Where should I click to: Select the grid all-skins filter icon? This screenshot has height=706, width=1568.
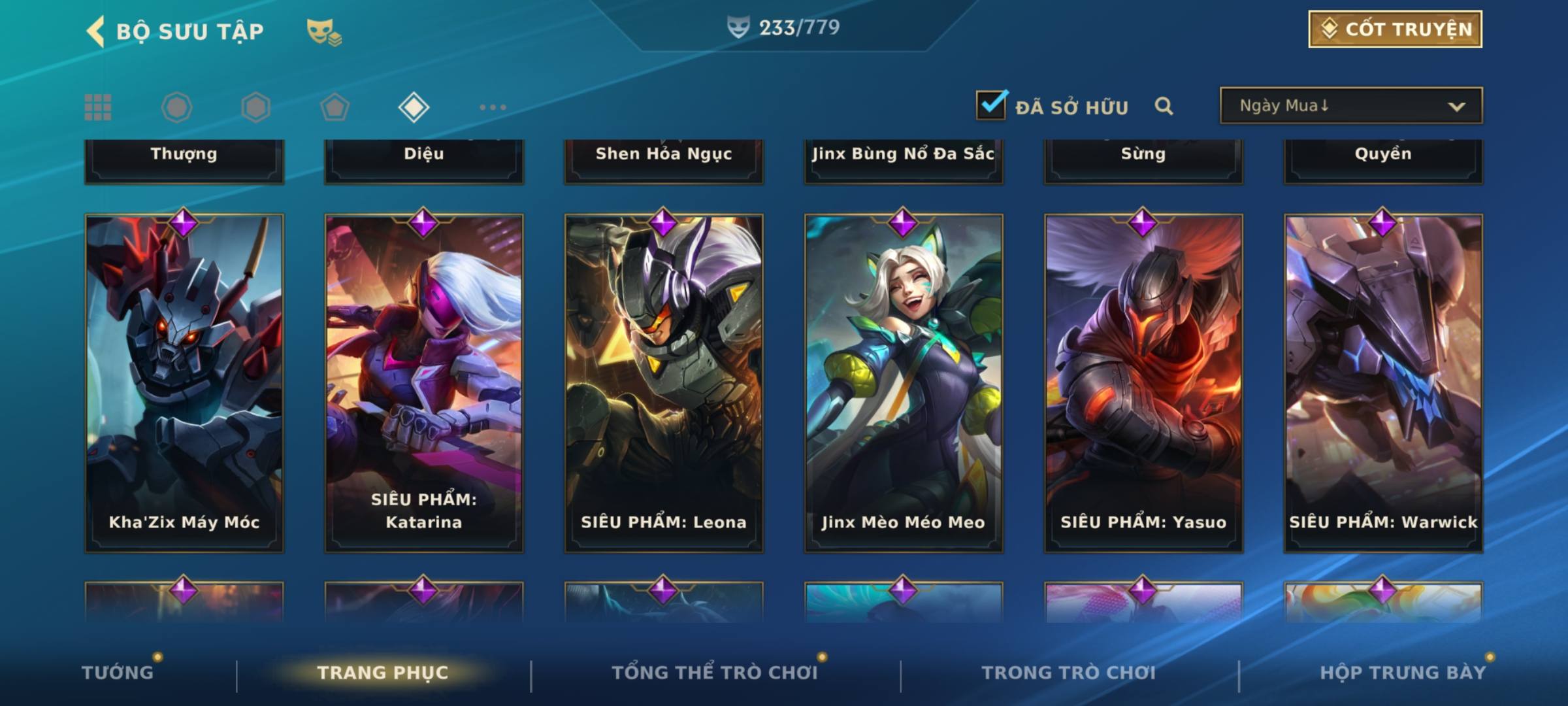pos(98,107)
